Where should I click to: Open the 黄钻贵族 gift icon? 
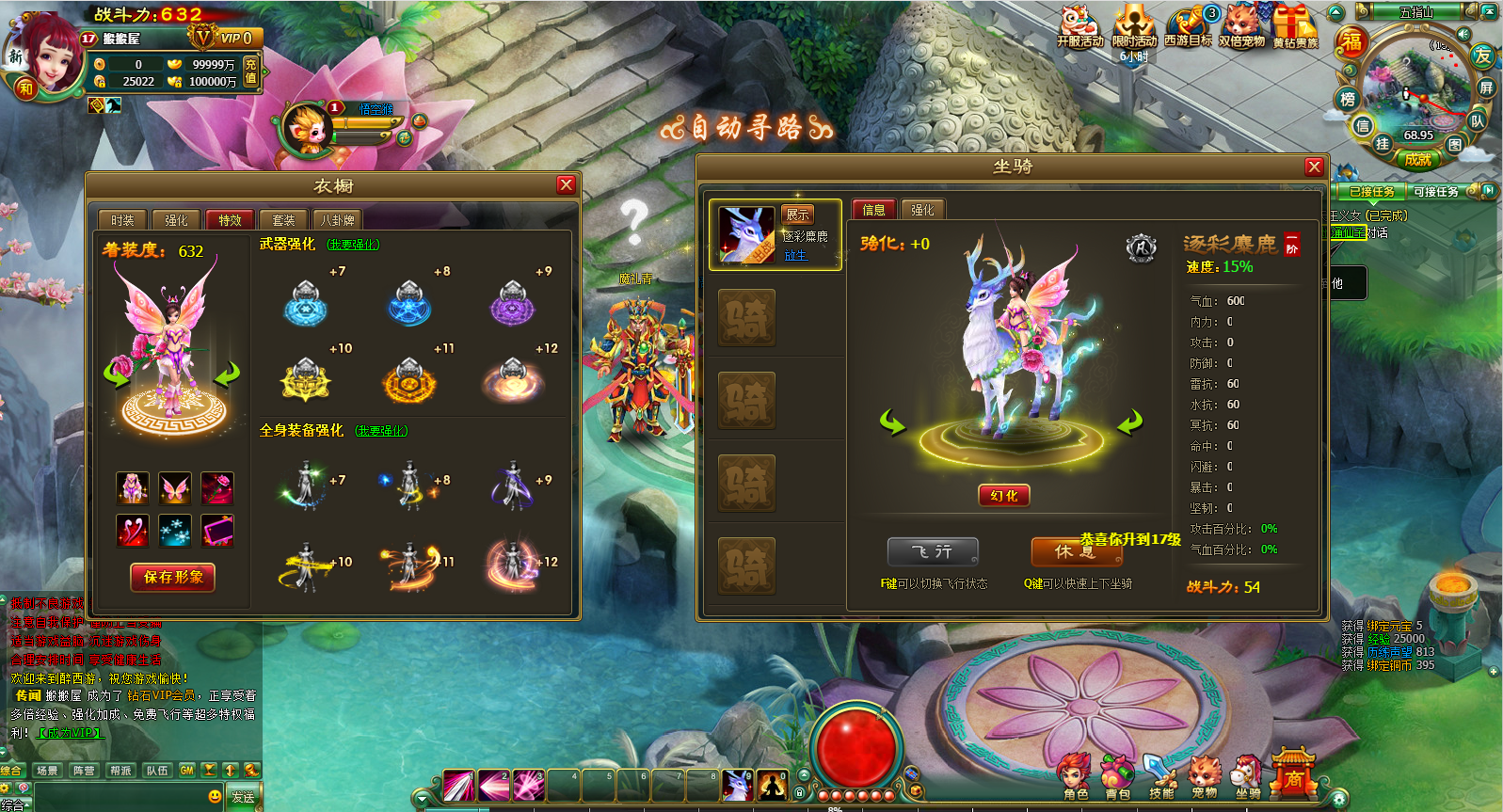pyautogui.click(x=1295, y=26)
